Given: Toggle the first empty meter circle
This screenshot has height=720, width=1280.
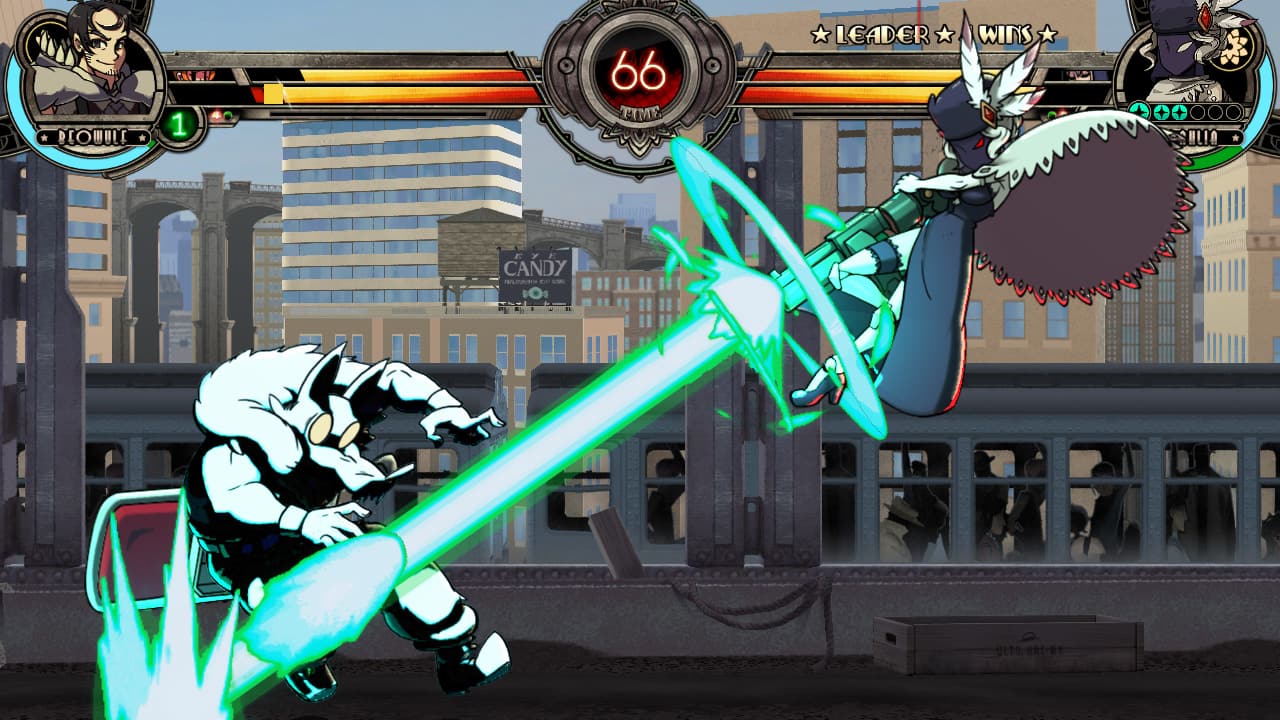Looking at the screenshot, I should [1198, 110].
